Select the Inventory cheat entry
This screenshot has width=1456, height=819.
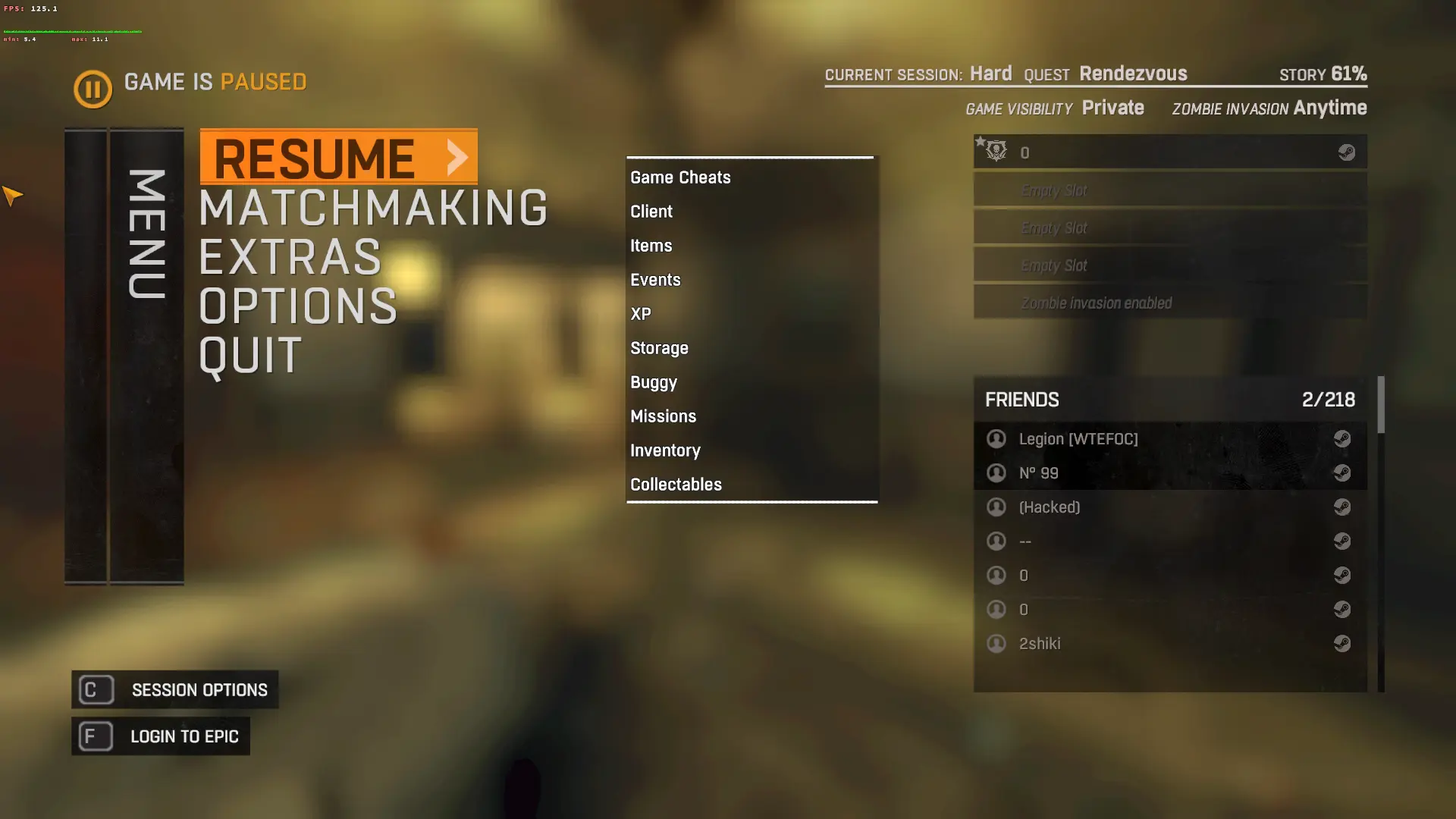(665, 450)
